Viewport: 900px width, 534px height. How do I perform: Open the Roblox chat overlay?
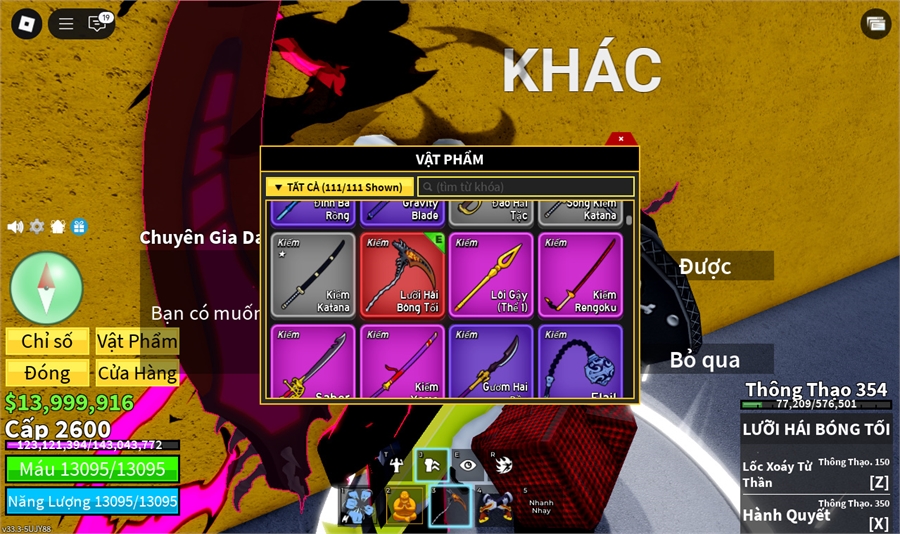(98, 23)
